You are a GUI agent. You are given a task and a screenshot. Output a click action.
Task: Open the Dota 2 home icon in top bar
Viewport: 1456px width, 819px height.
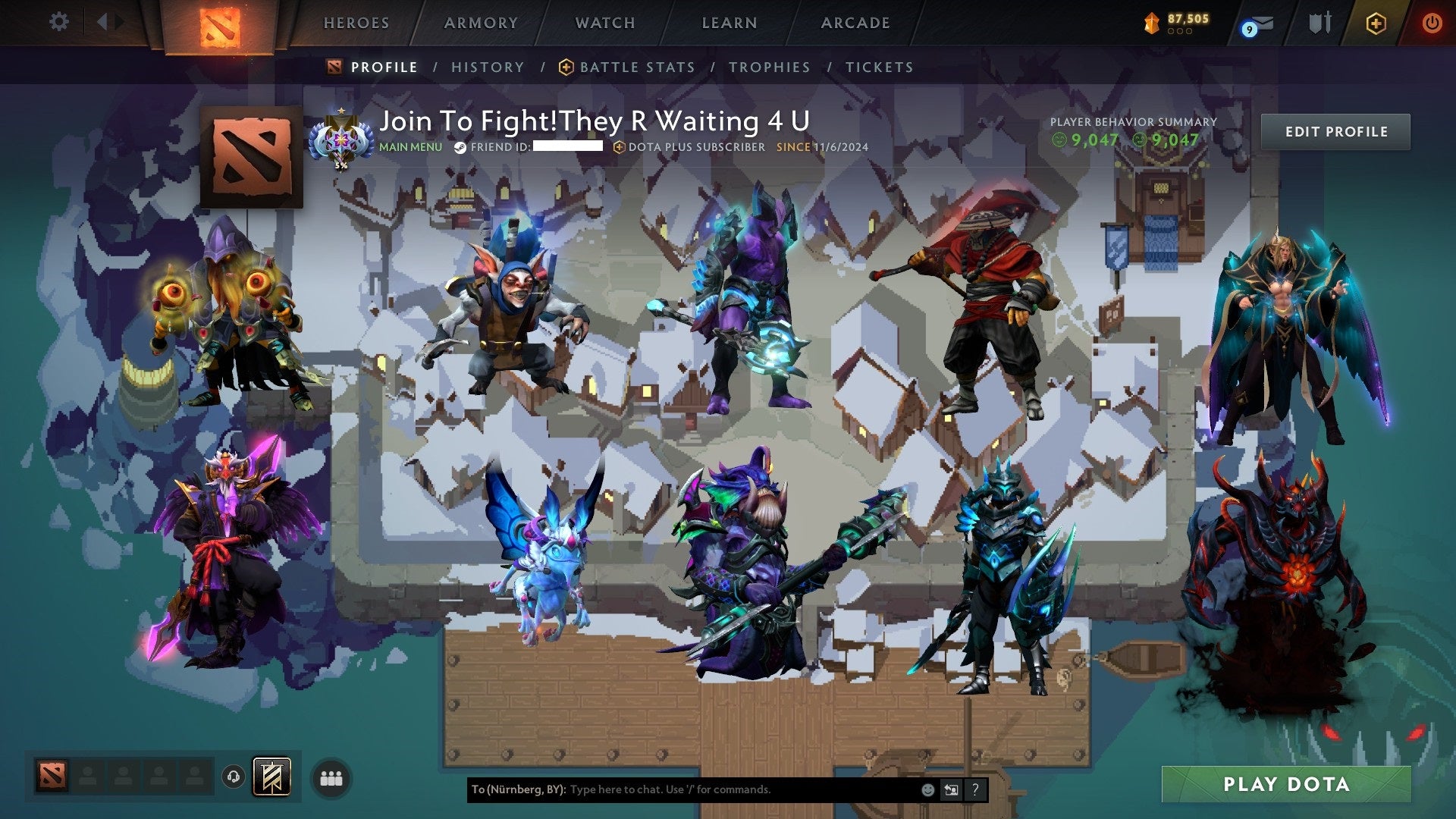point(220,23)
